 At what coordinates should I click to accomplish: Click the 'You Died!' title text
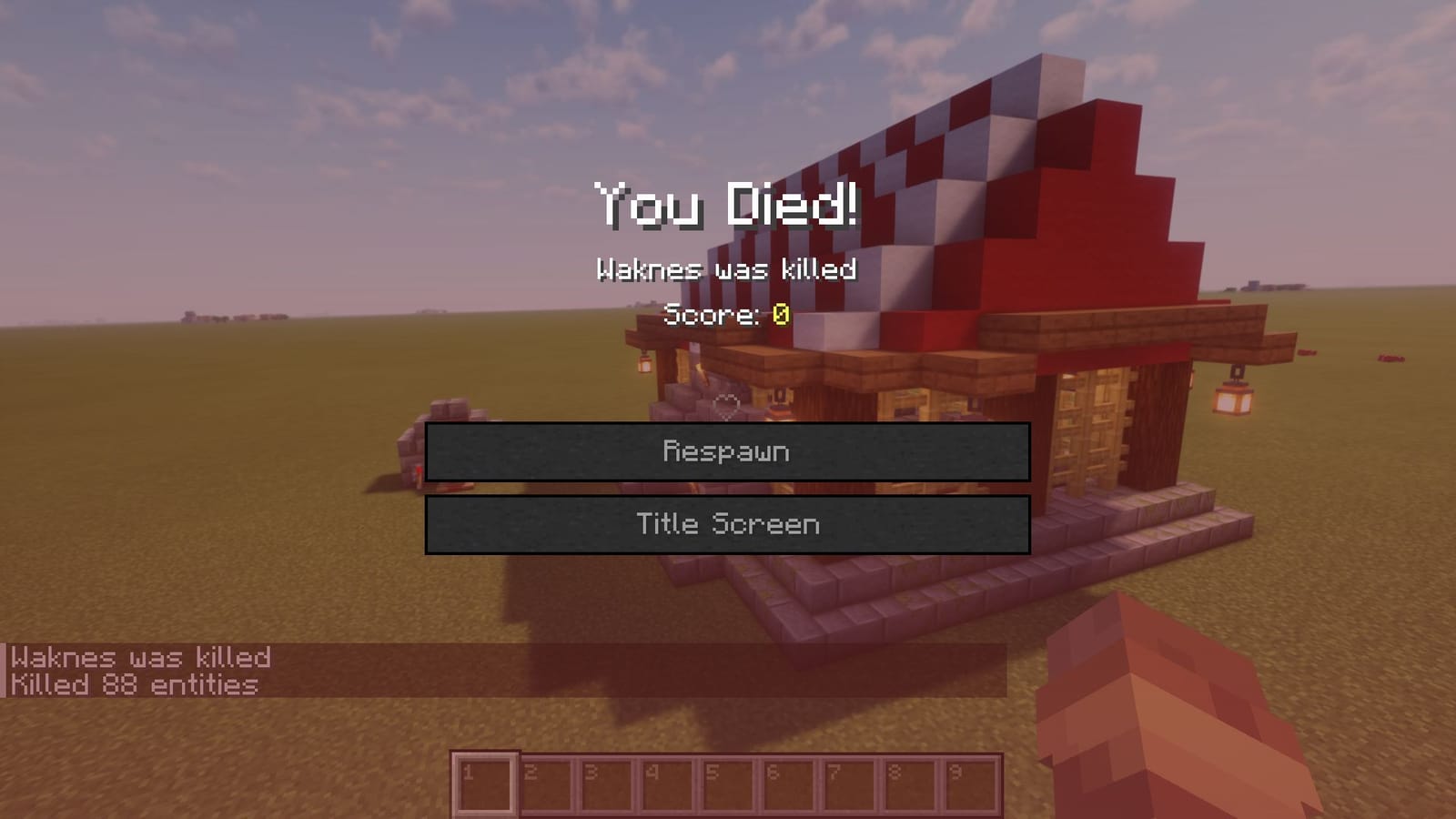tap(726, 207)
